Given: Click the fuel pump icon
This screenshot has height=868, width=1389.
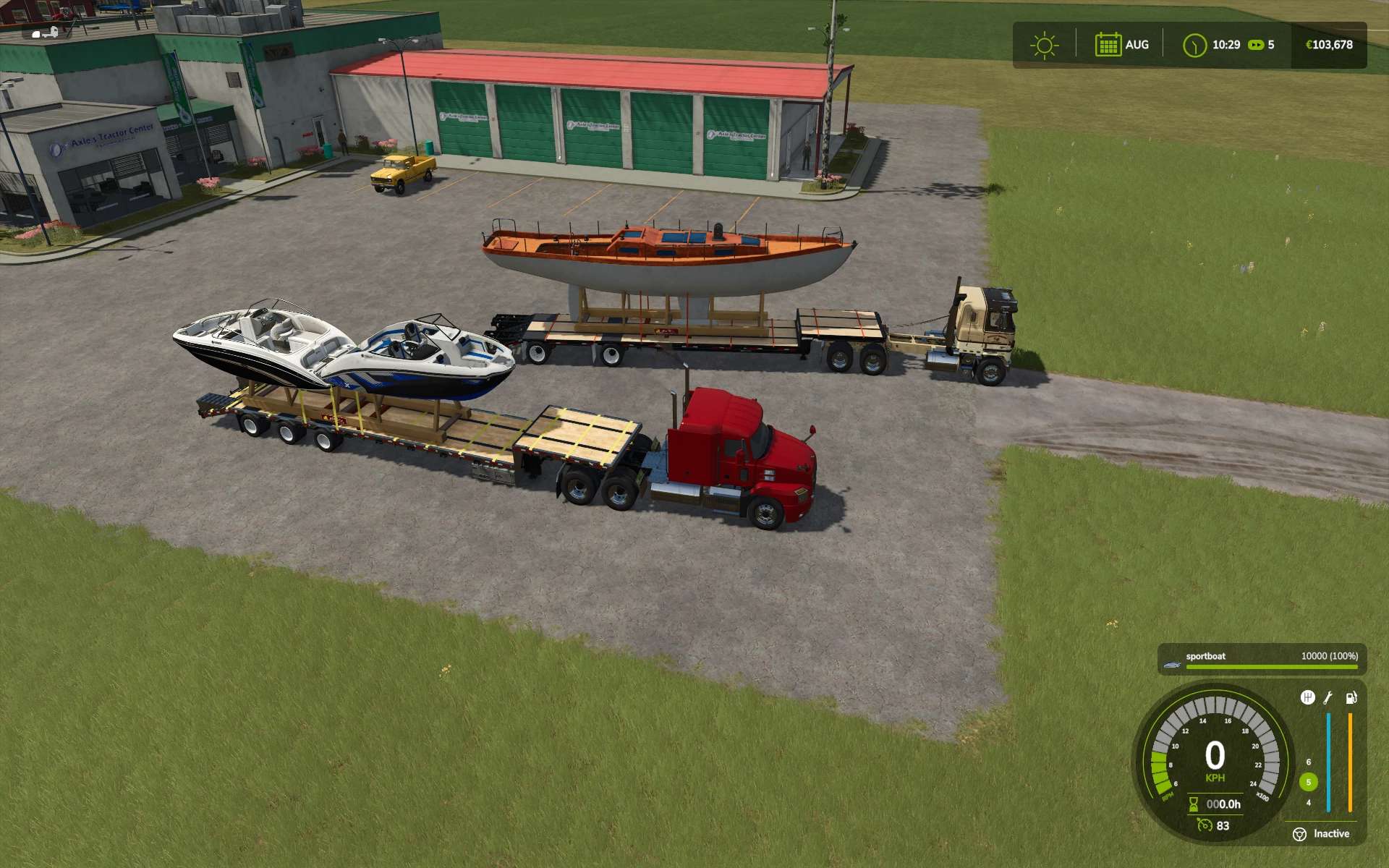Looking at the screenshot, I should (x=1352, y=698).
